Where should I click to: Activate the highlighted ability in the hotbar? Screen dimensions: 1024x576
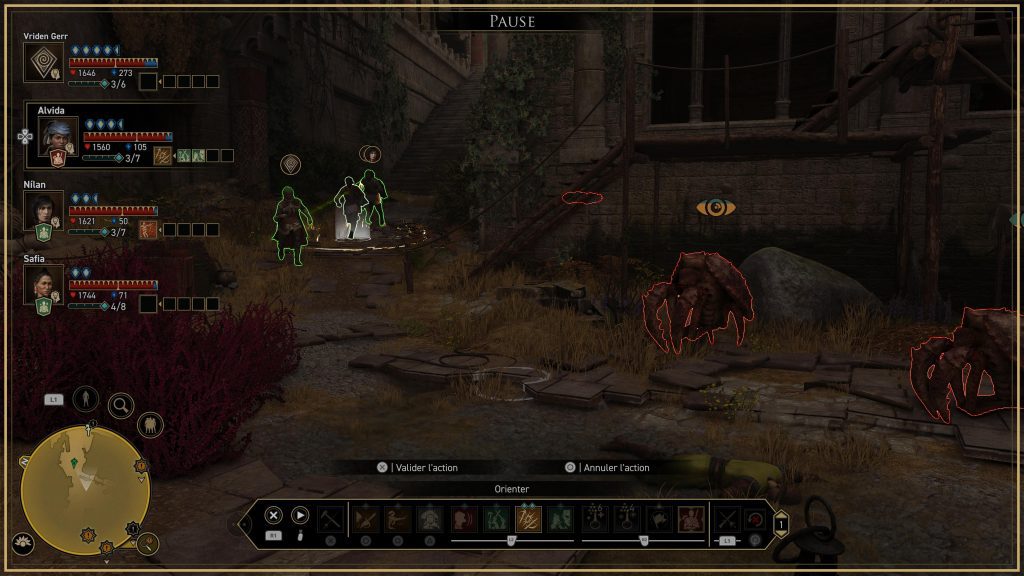pyautogui.click(x=528, y=519)
